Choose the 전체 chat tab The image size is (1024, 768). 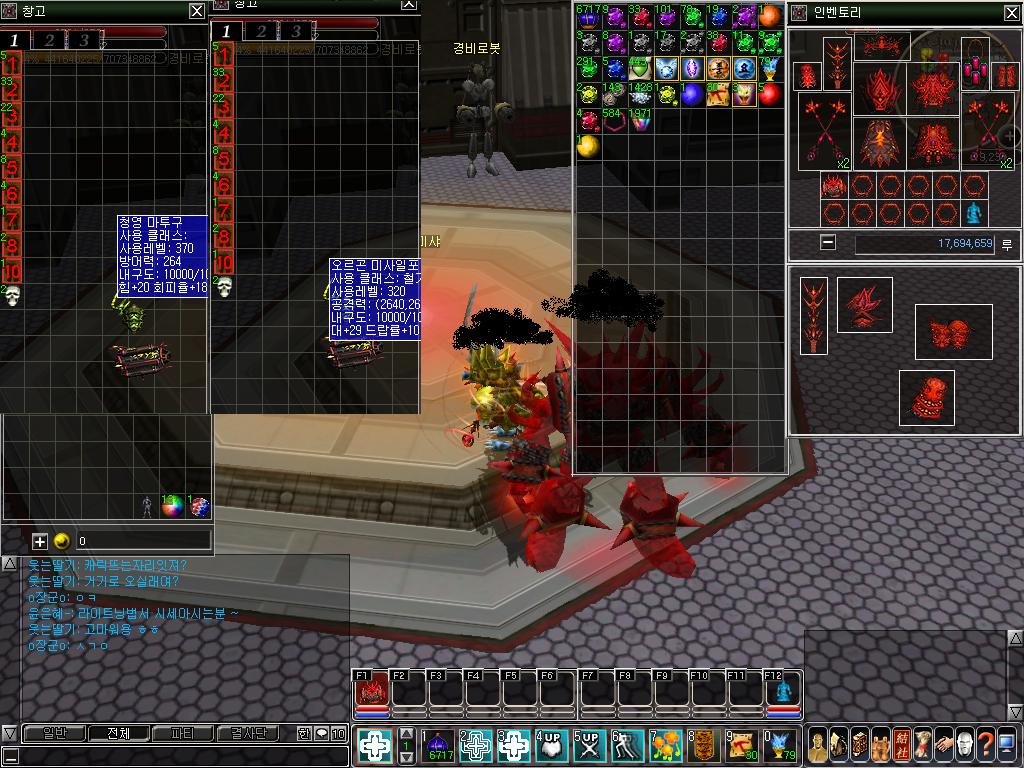click(117, 733)
